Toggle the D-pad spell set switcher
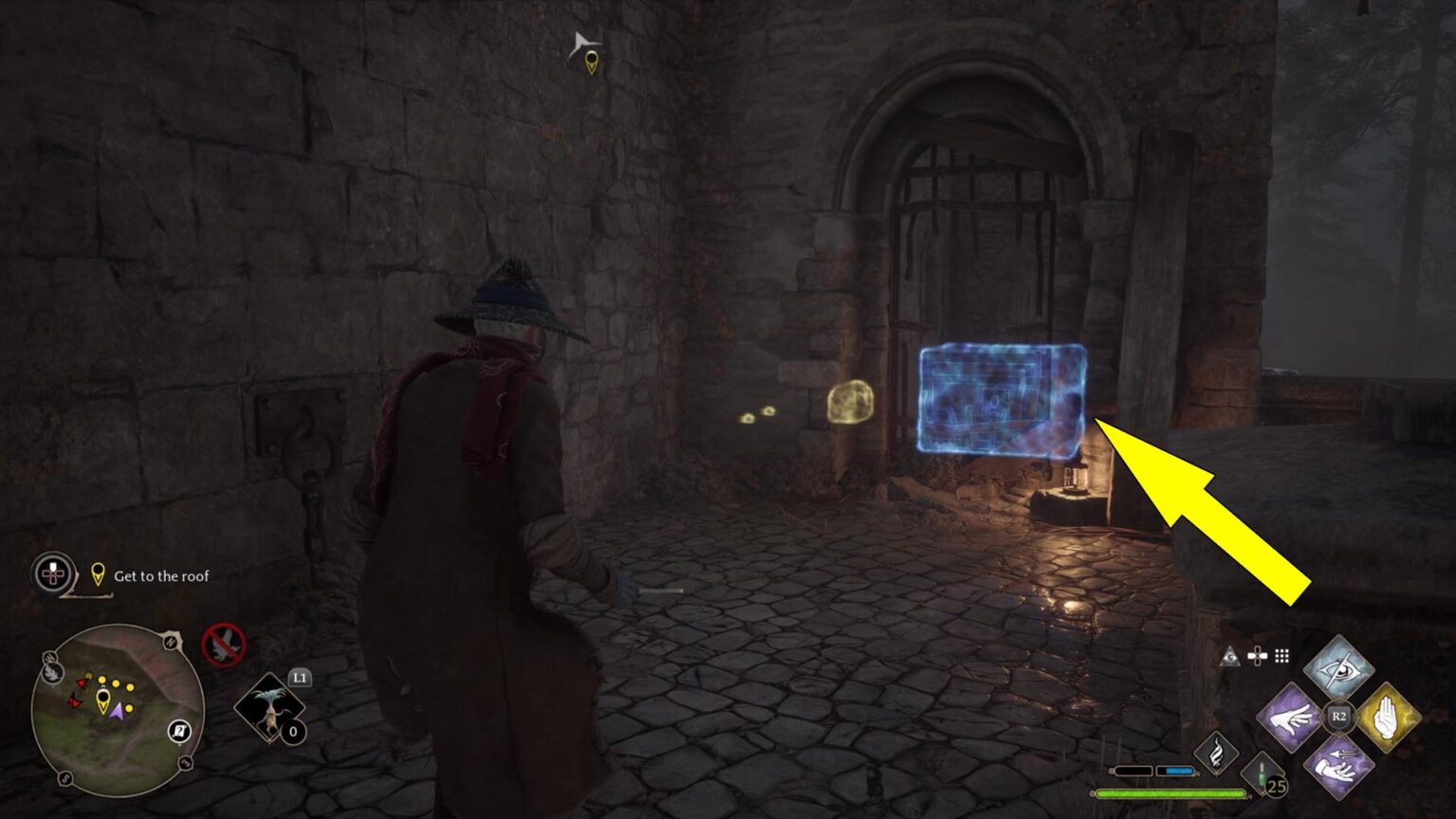 pyautogui.click(x=1257, y=654)
